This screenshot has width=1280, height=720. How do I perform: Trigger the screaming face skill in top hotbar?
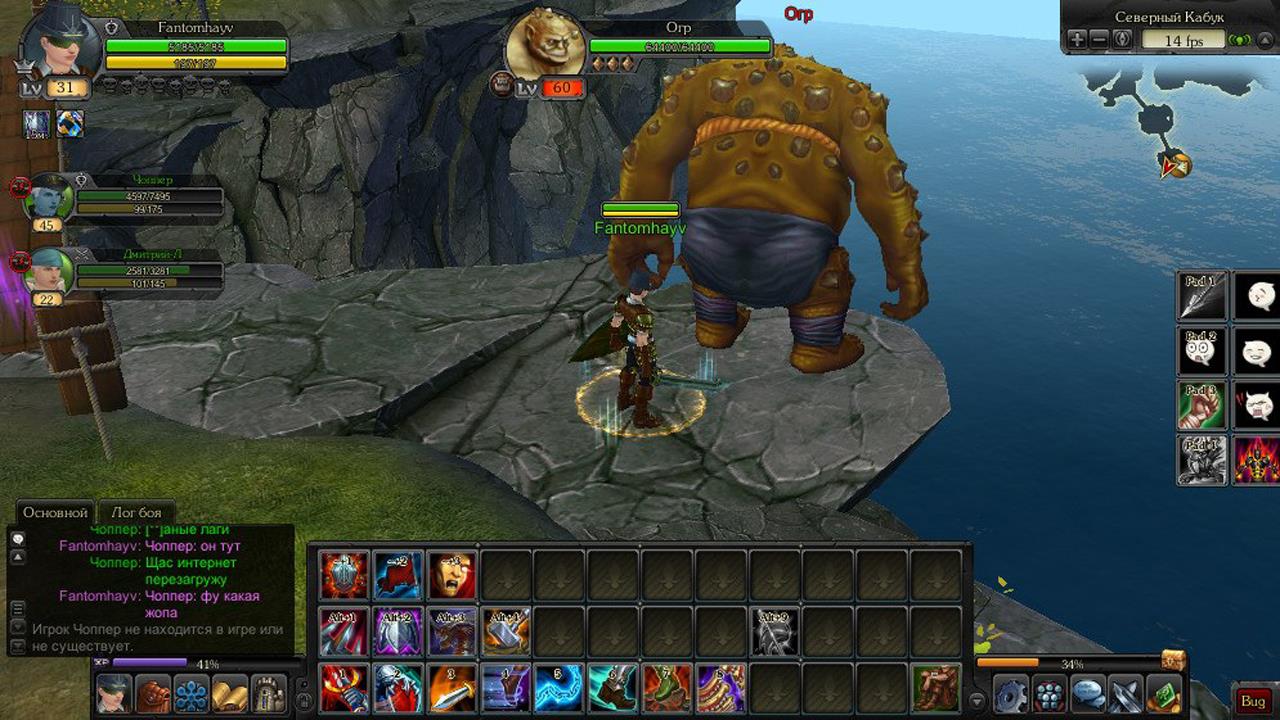tap(452, 575)
